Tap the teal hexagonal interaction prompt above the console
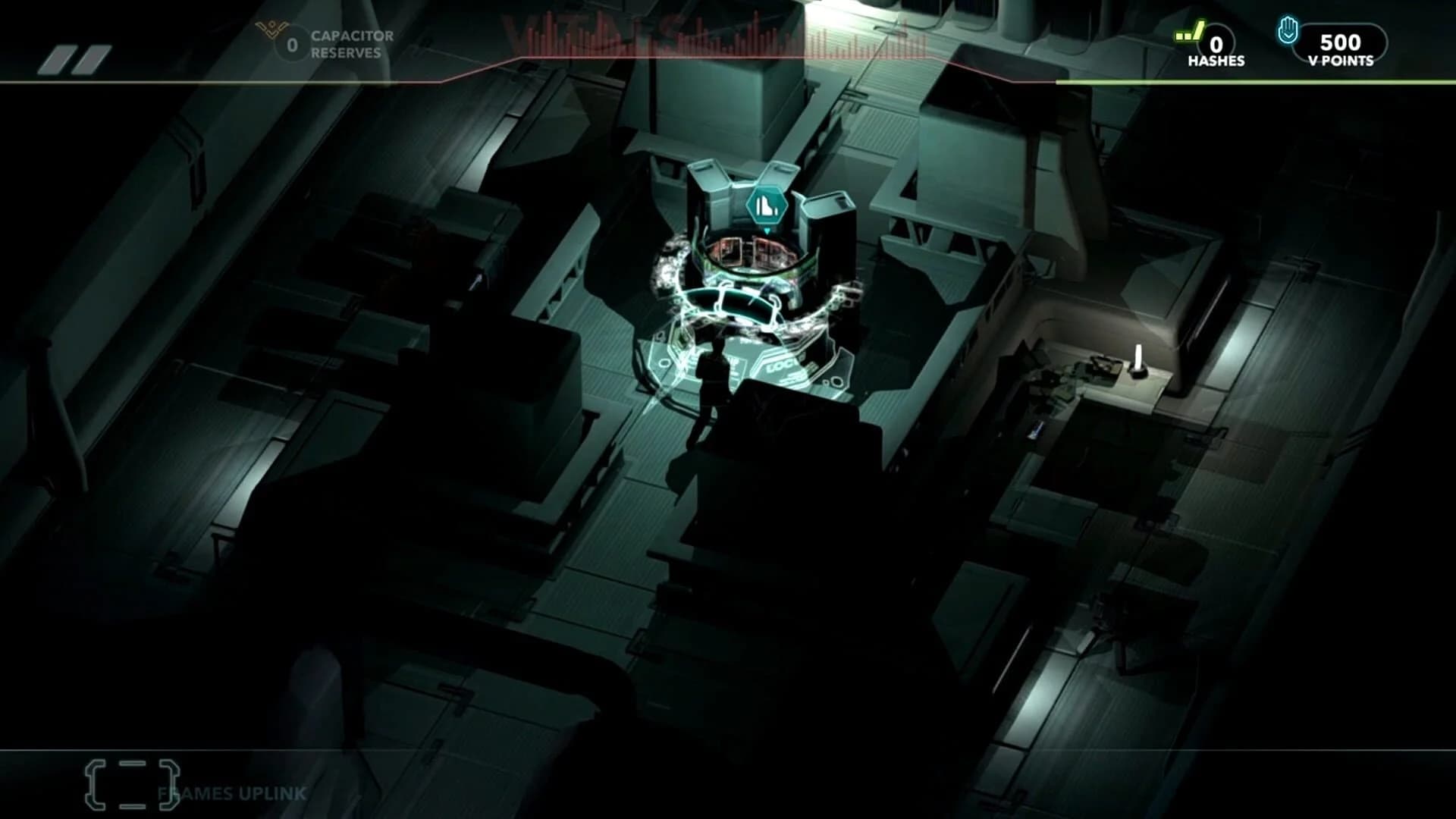The image size is (1456, 819). tap(766, 203)
